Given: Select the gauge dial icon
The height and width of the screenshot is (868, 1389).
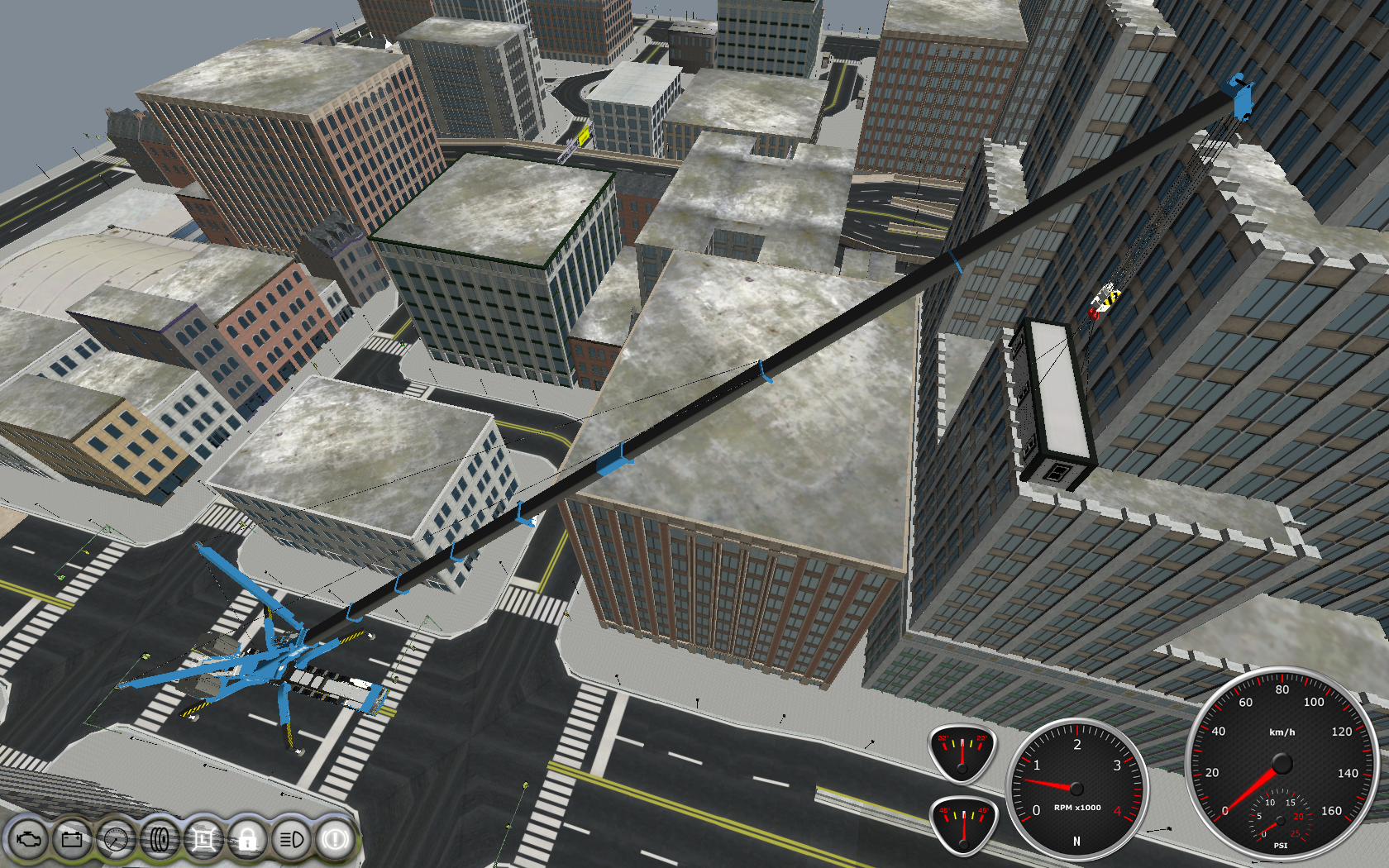Looking at the screenshot, I should (x=116, y=840).
